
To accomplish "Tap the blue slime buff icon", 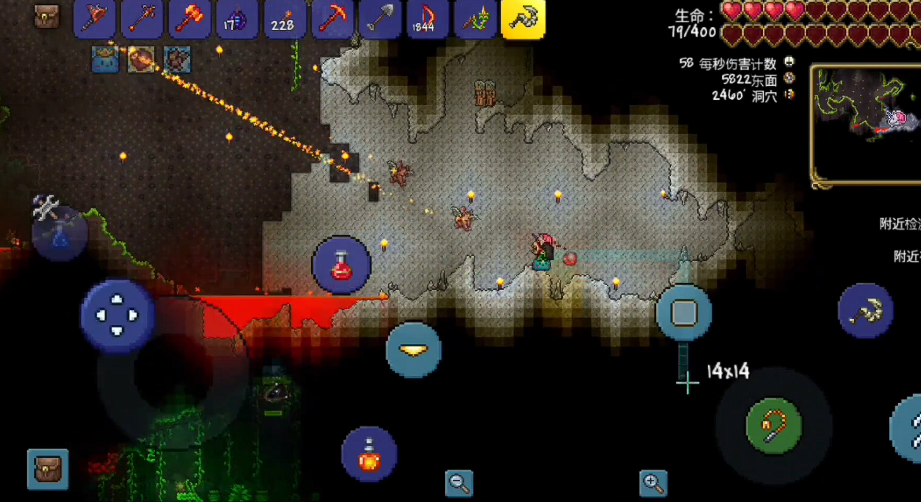I will coord(106,59).
